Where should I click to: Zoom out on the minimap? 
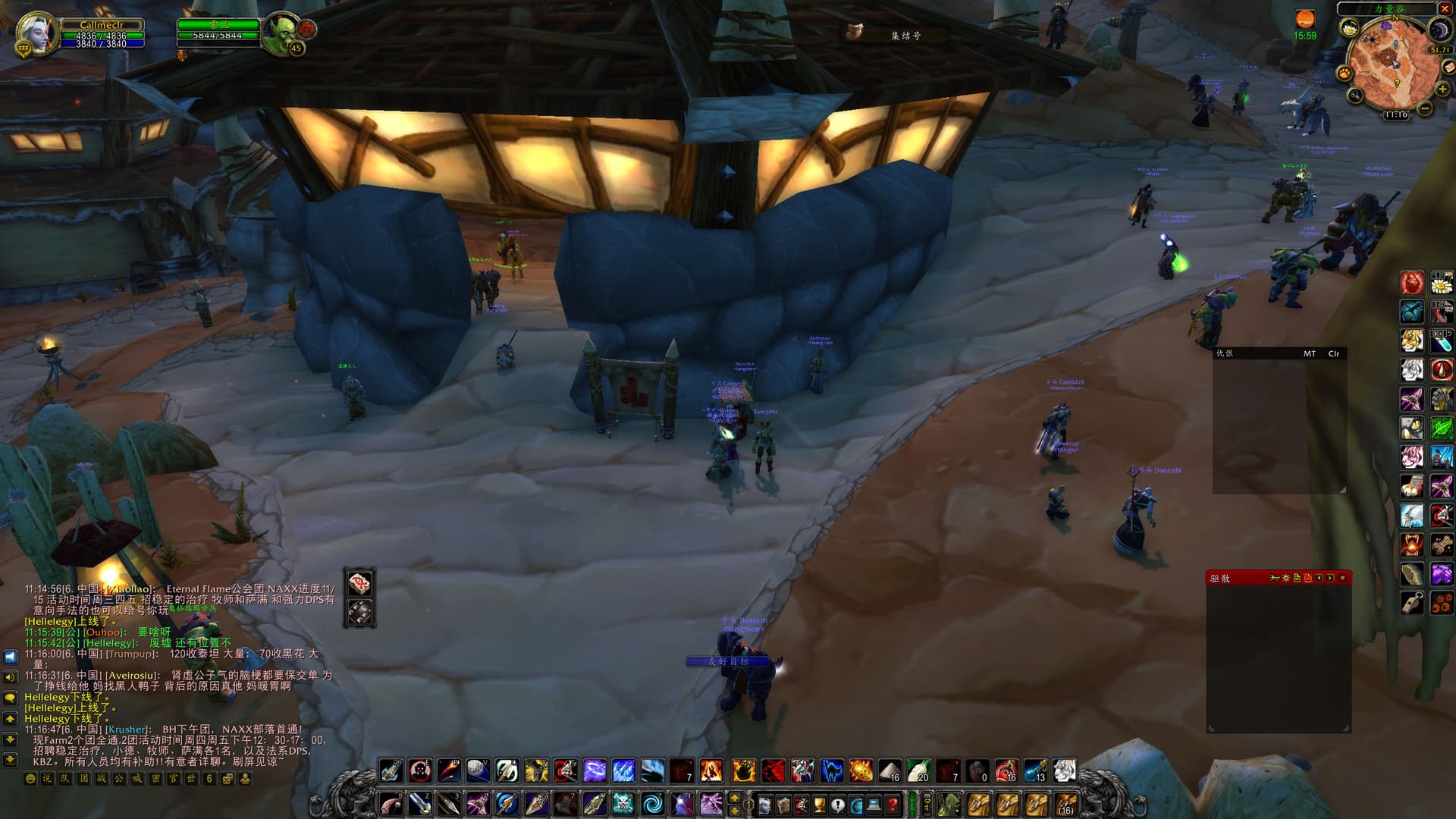(x=1425, y=108)
